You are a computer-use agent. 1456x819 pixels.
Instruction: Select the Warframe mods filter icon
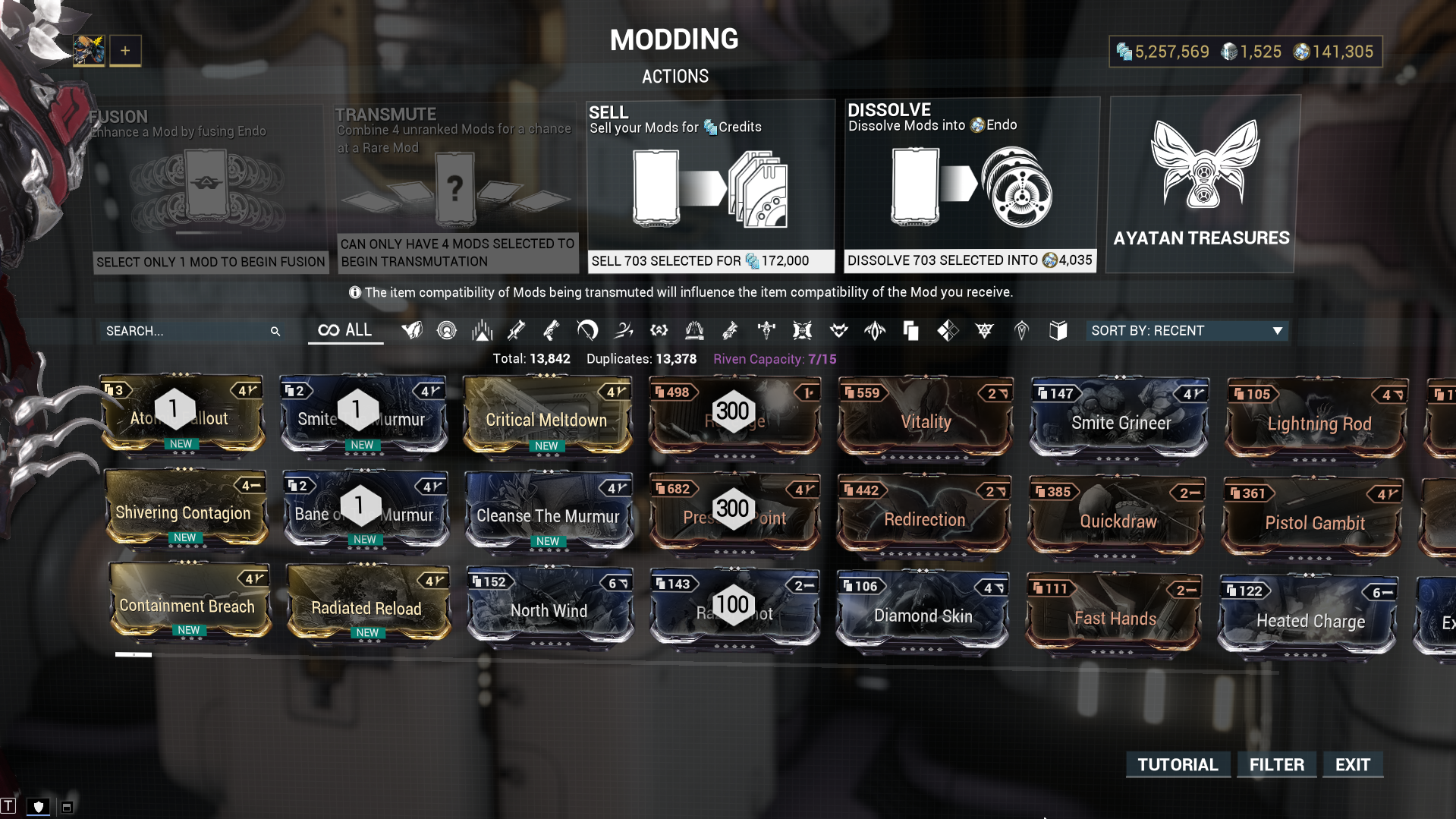[x=412, y=331]
